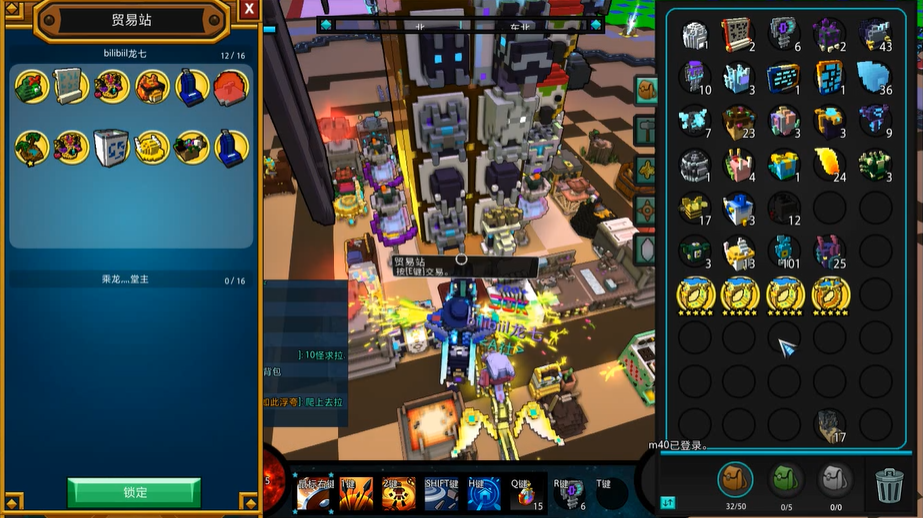
Task: Select the green dragon head trade item
Action: pyautogui.click(x=32, y=86)
